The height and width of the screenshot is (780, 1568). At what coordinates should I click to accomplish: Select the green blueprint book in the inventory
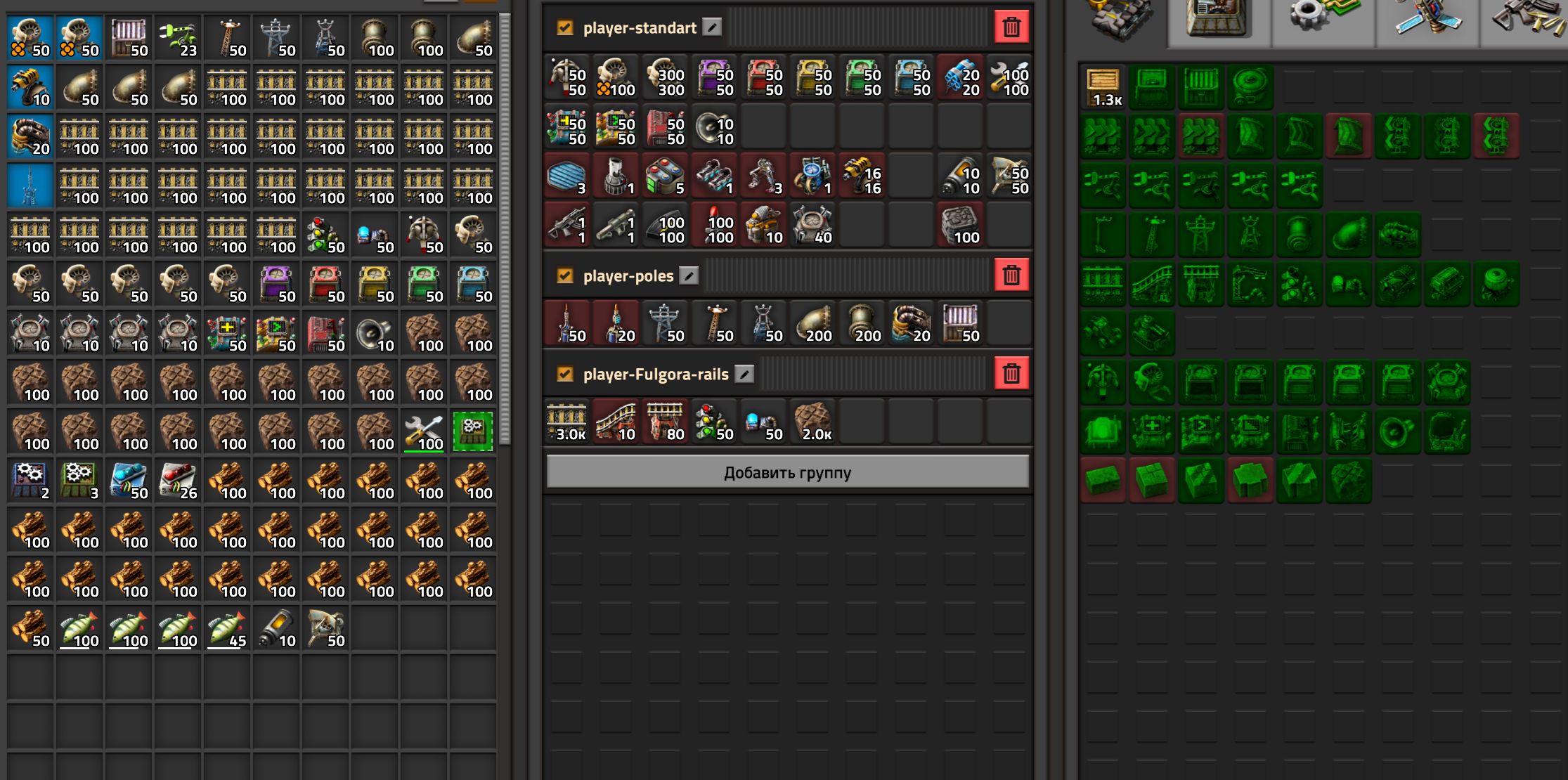pos(472,431)
